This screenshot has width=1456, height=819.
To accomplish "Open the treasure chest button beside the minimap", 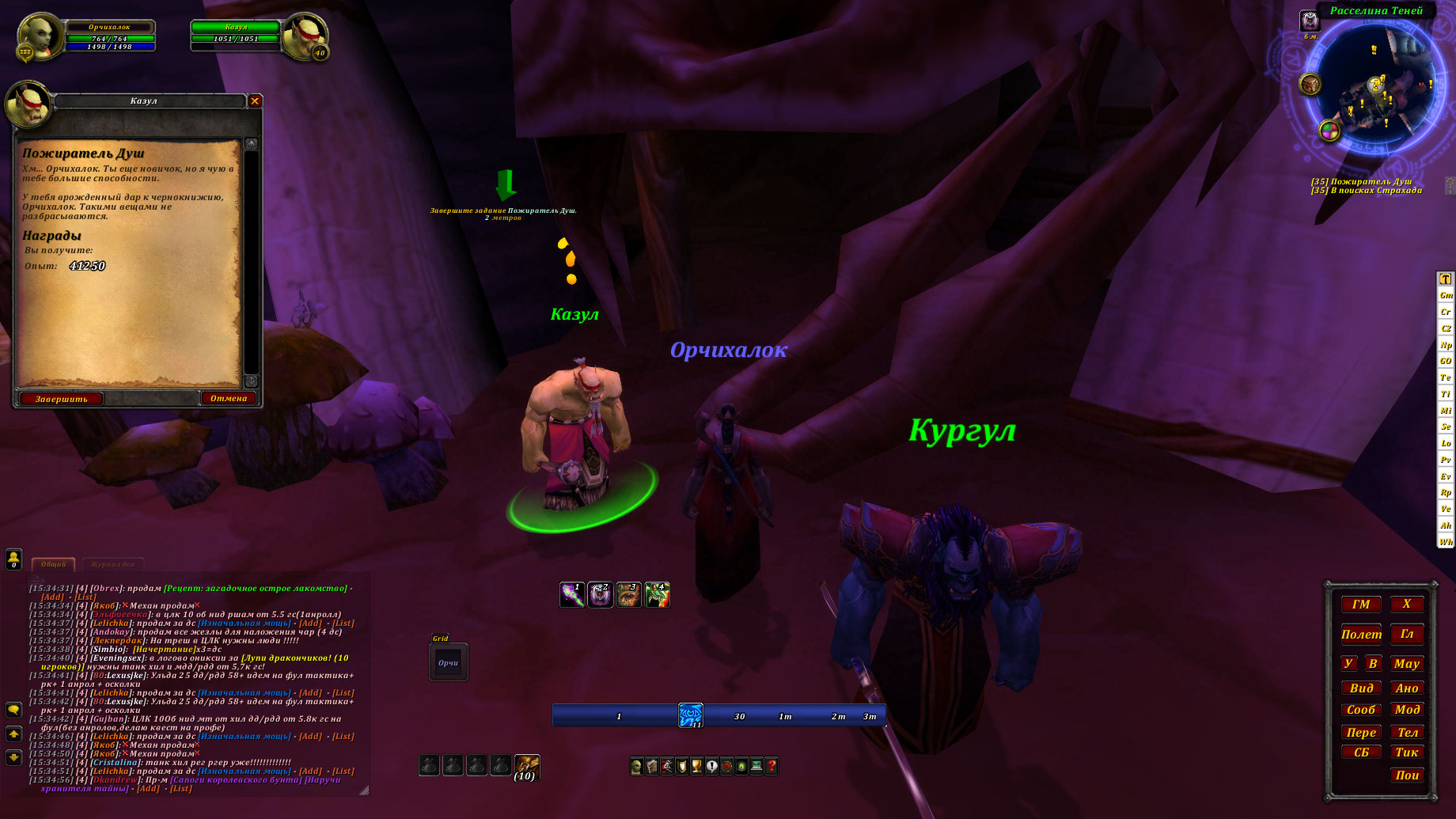I will [1310, 83].
